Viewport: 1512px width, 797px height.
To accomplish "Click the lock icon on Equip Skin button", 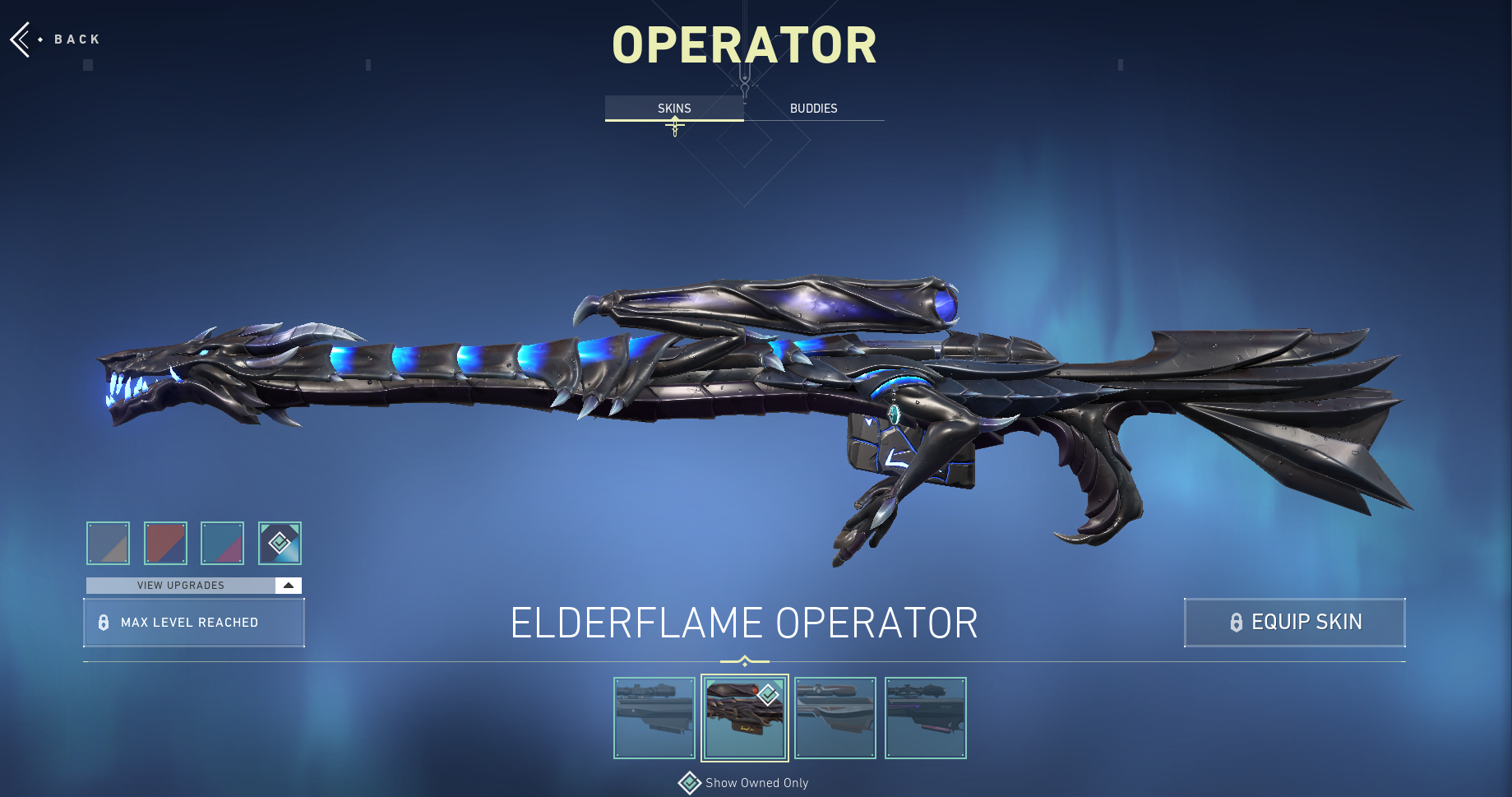I will pos(1237,623).
